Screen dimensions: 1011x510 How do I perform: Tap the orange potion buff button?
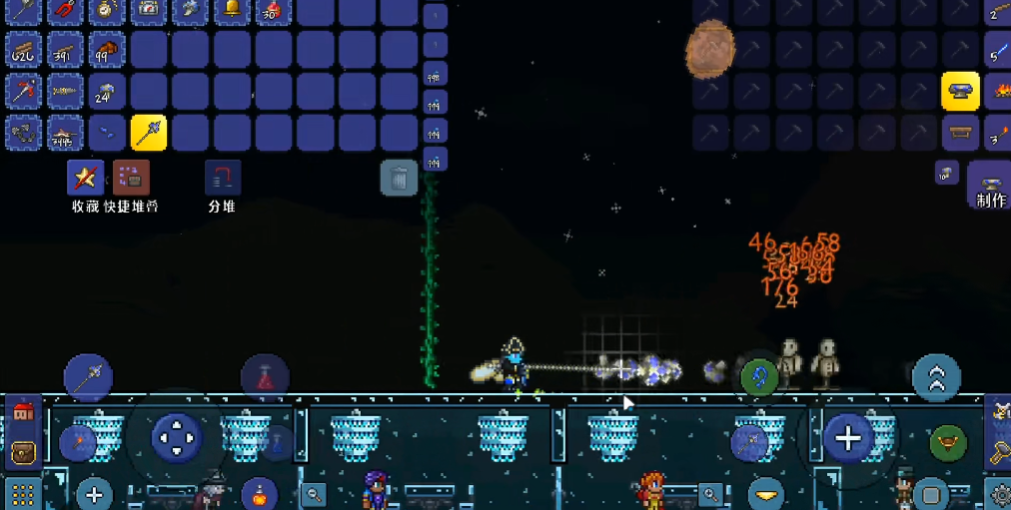pyautogui.click(x=260, y=493)
